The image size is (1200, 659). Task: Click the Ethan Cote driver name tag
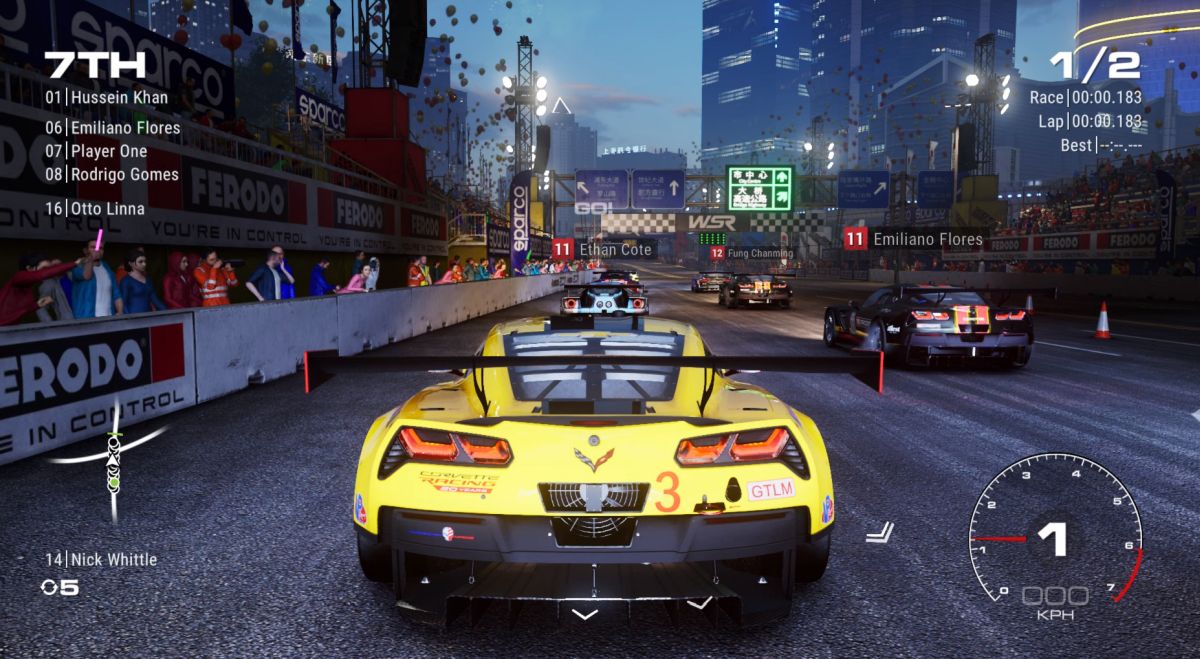604,249
